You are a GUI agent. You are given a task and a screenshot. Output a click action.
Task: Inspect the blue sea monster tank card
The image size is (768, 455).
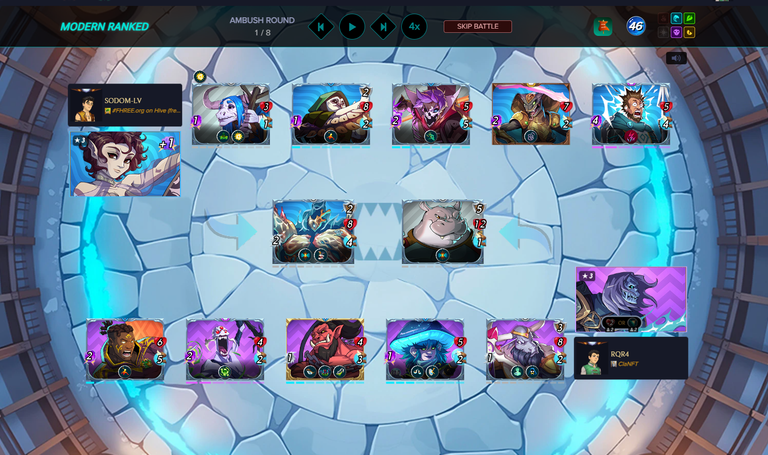click(x=313, y=232)
